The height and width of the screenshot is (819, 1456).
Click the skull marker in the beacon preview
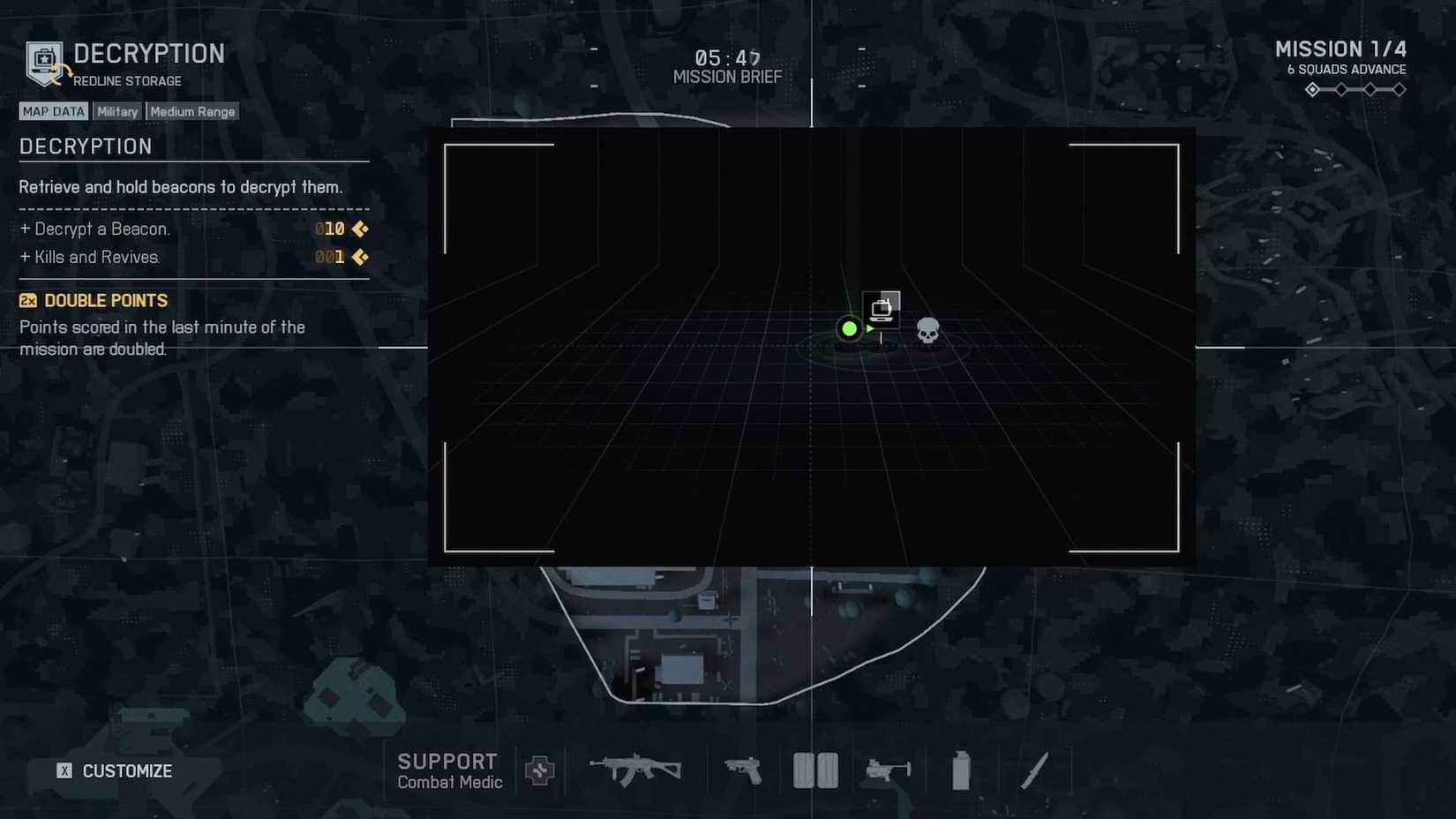coord(927,330)
